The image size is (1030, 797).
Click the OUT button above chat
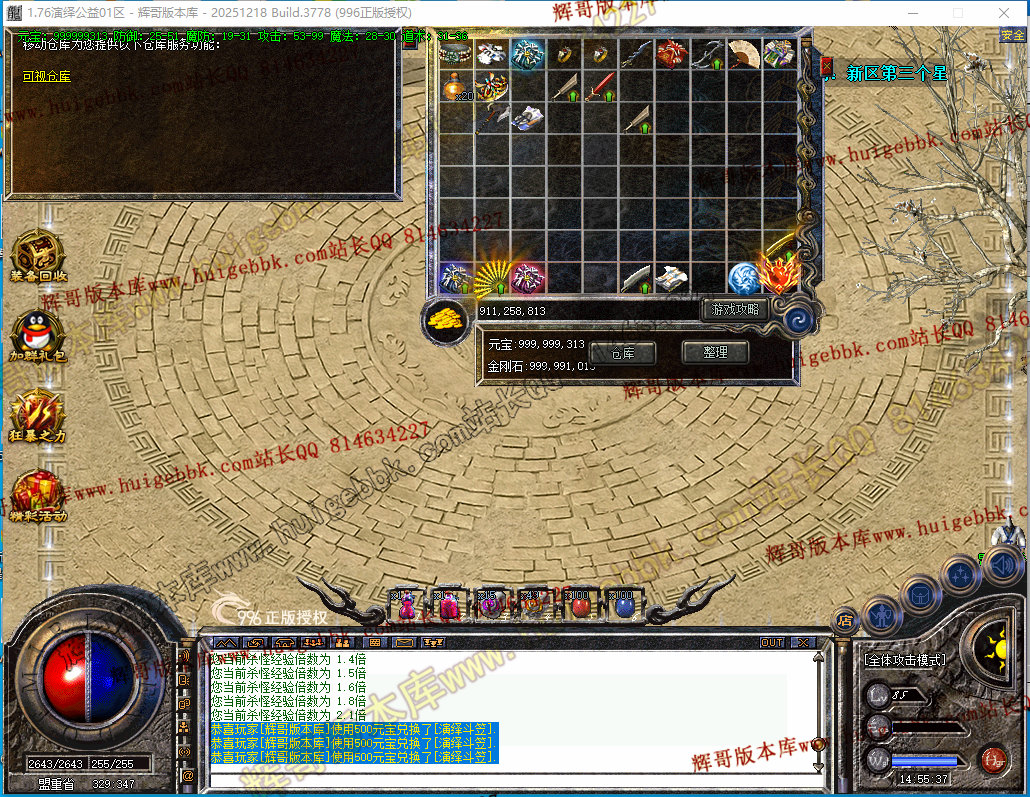[x=772, y=642]
